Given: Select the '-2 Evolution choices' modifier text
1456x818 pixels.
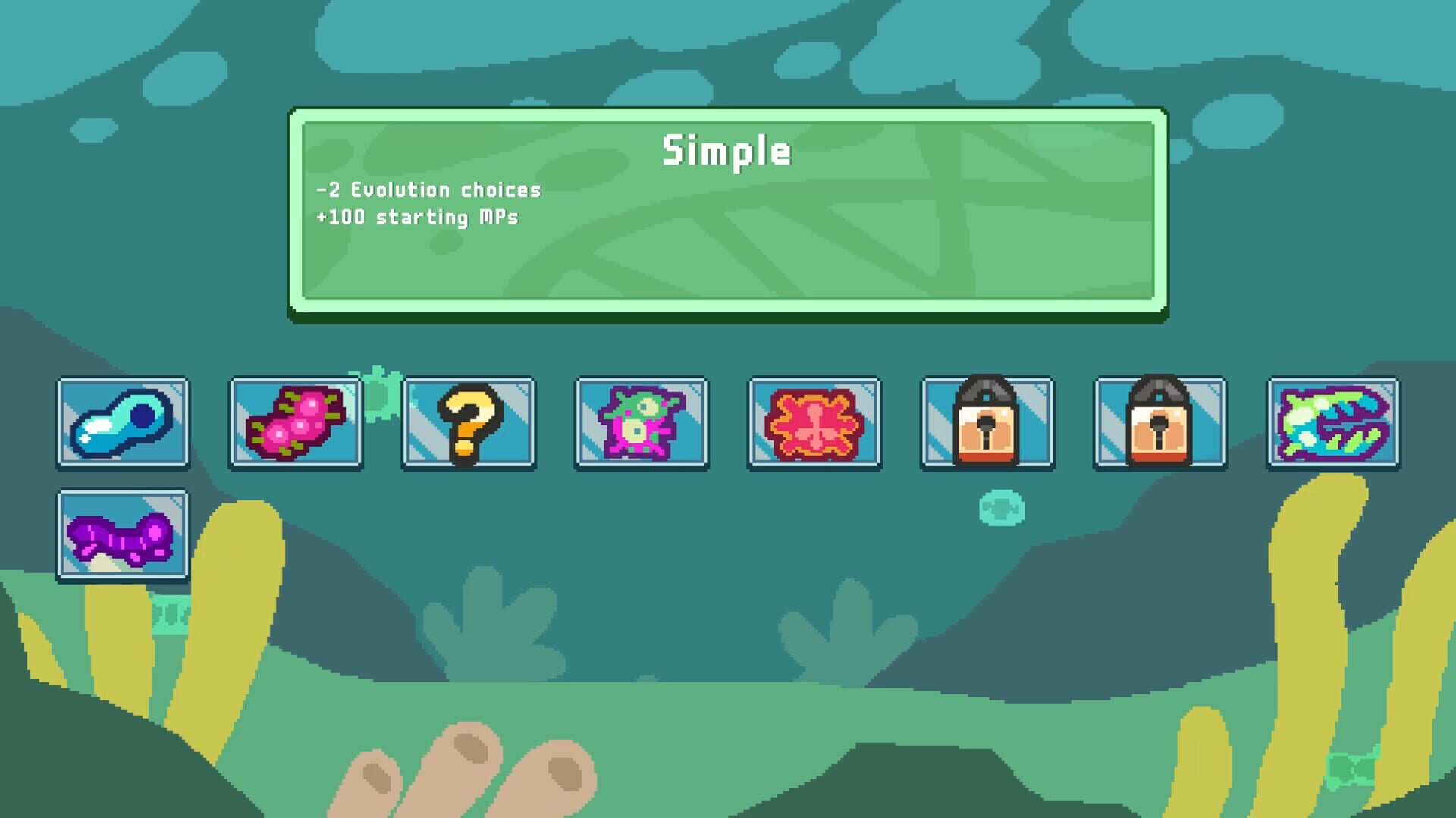Looking at the screenshot, I should 428,191.
